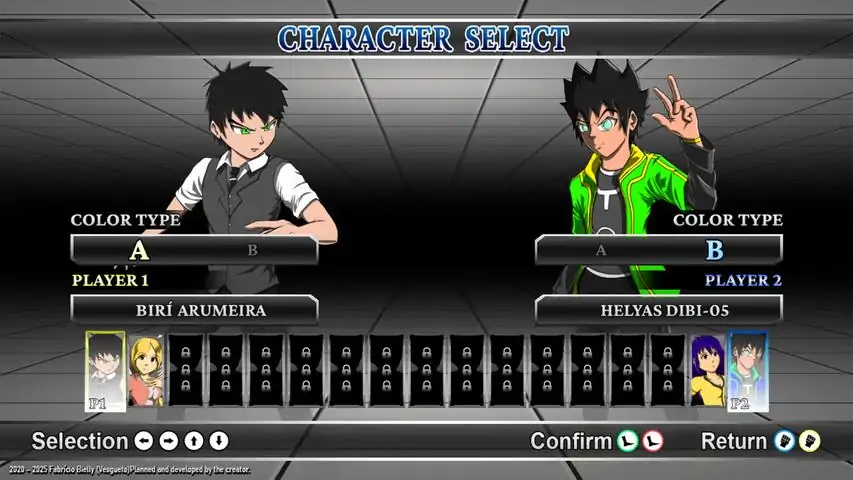Pick Player 2 color type B
This screenshot has width=853, height=480.
coord(714,250)
